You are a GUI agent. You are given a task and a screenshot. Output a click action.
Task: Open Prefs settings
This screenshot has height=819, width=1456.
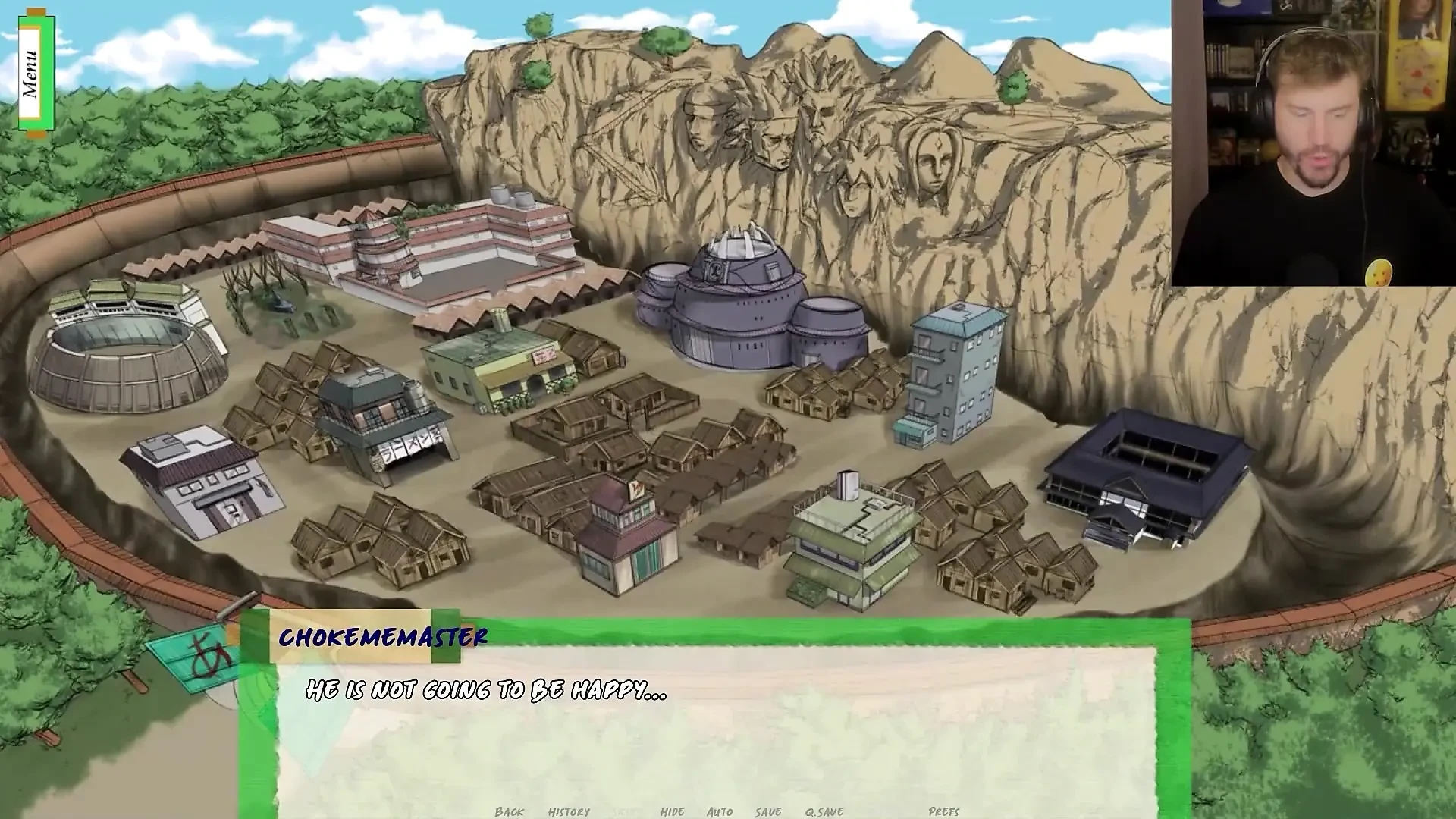coord(943,811)
